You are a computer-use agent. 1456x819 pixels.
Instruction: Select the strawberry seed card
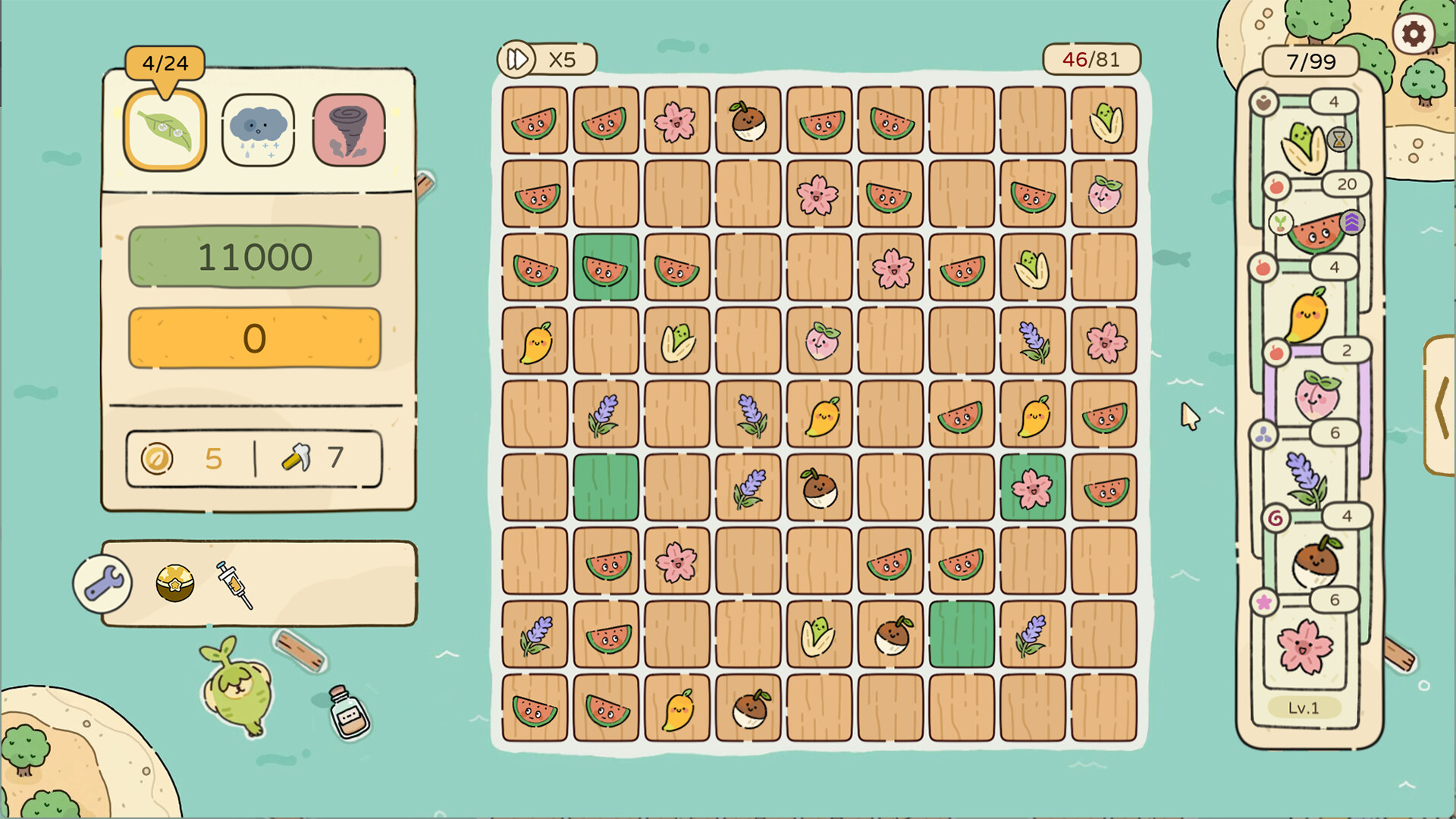click(1317, 395)
